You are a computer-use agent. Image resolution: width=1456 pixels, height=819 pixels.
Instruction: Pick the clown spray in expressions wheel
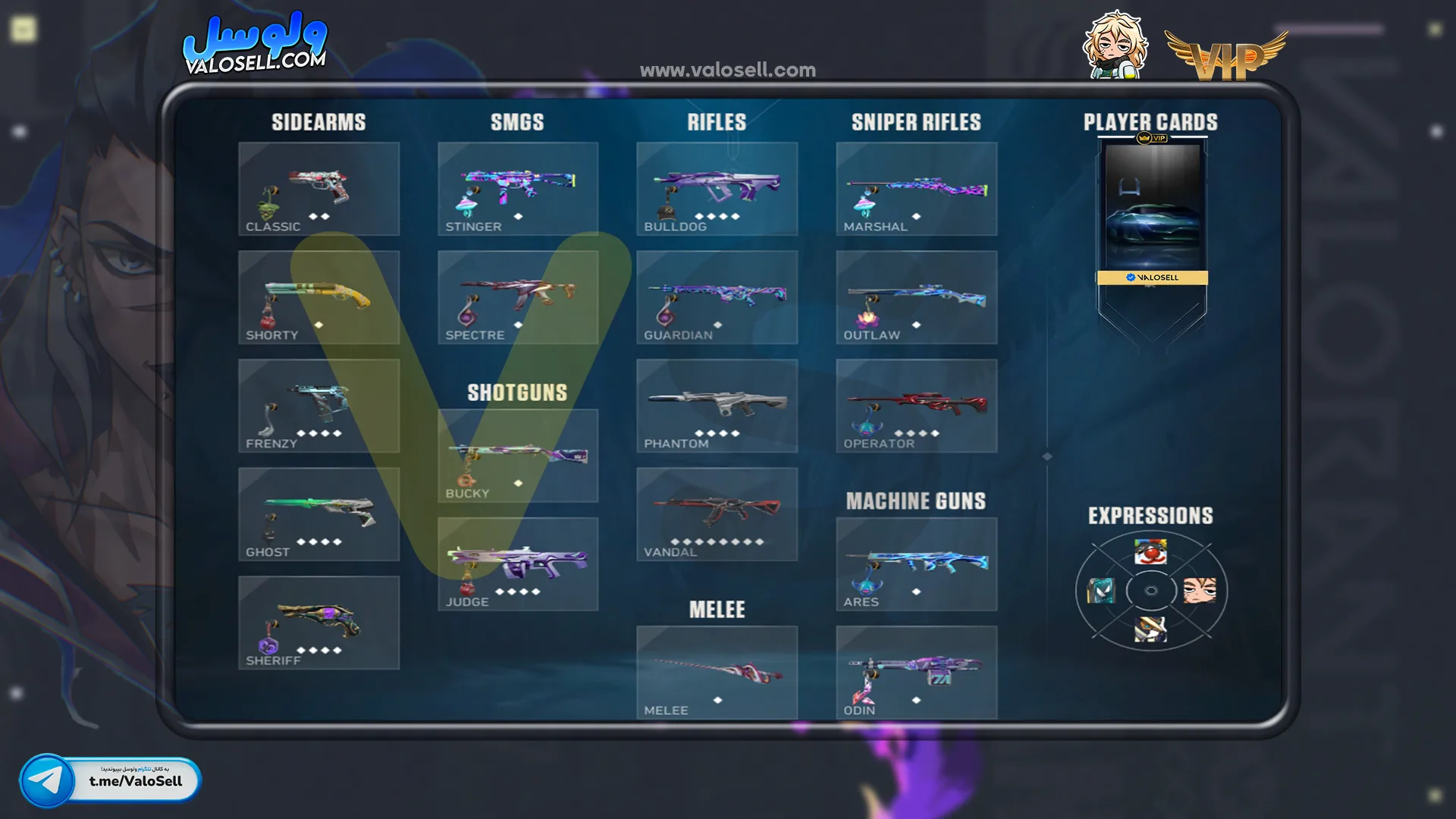click(x=1150, y=552)
